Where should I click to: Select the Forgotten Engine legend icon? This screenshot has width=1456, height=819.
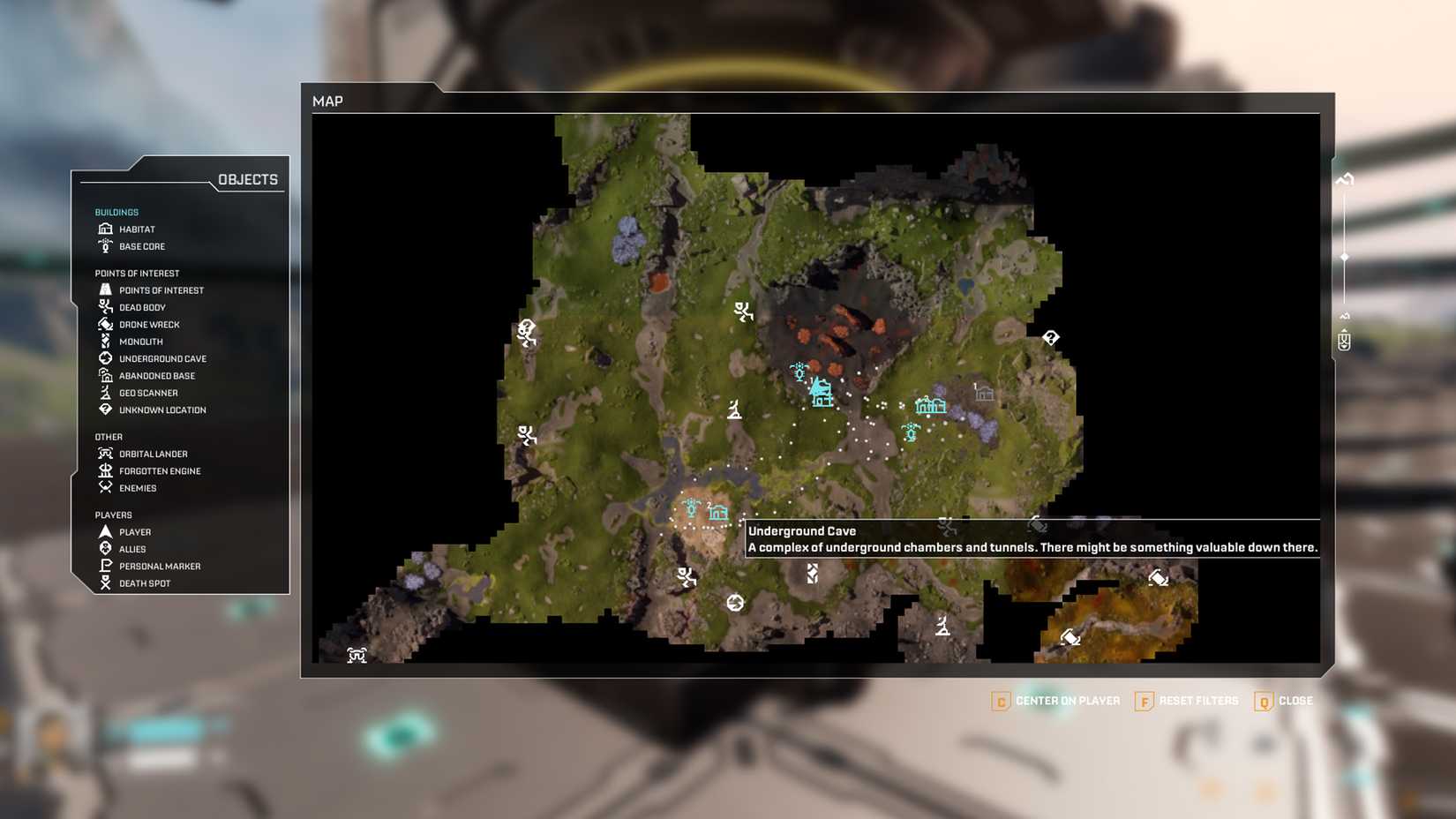(105, 470)
